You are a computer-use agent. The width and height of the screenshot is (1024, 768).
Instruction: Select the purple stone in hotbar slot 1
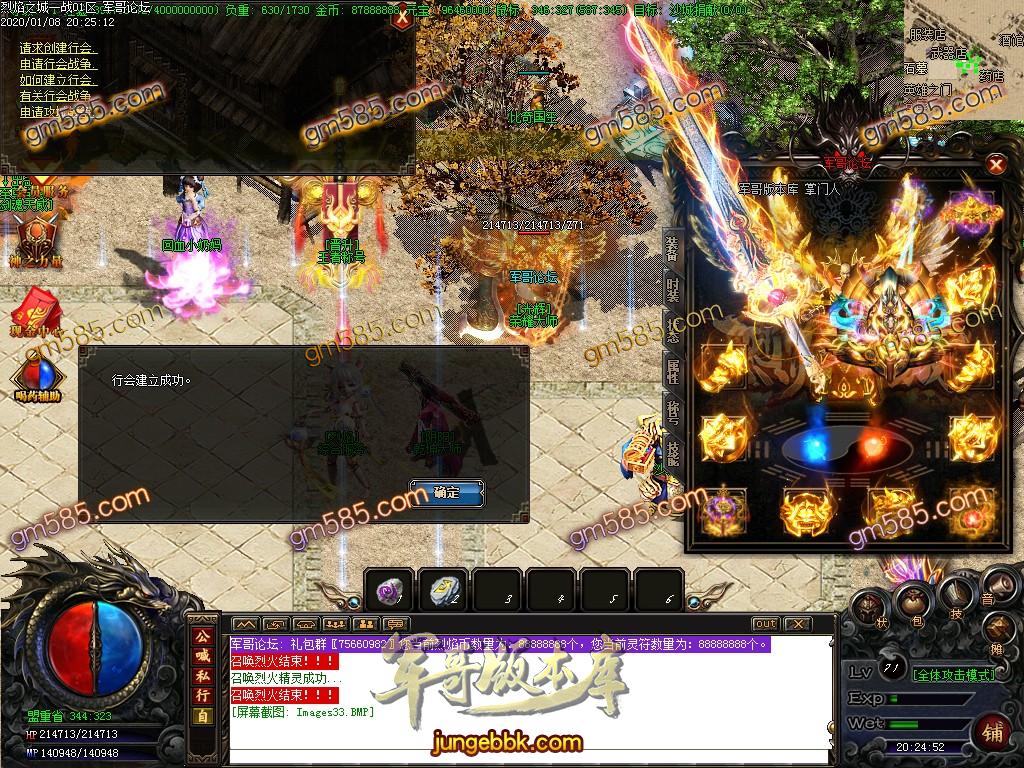[388, 592]
